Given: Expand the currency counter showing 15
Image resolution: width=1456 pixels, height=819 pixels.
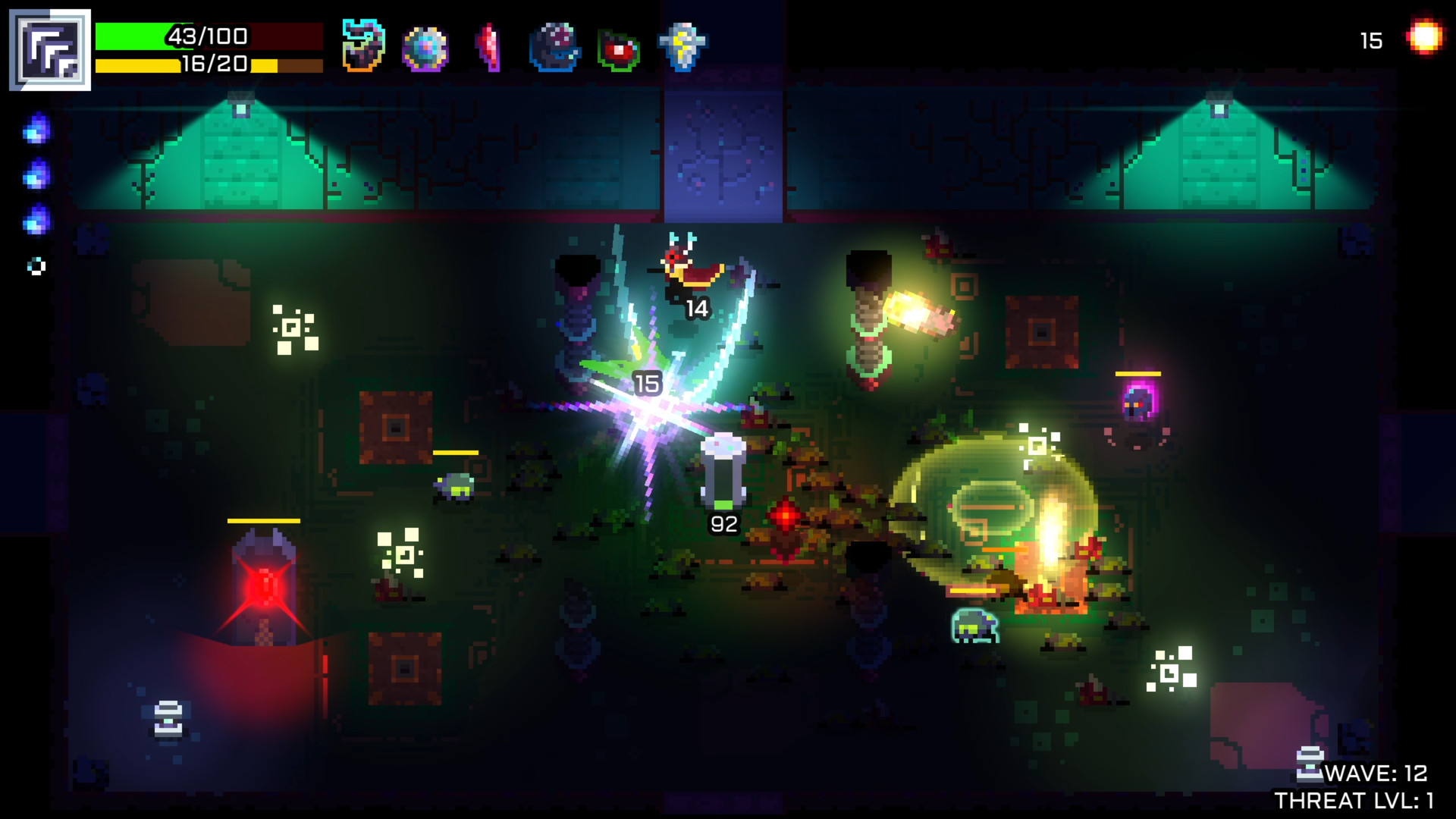Looking at the screenshot, I should pyautogui.click(x=1370, y=39).
